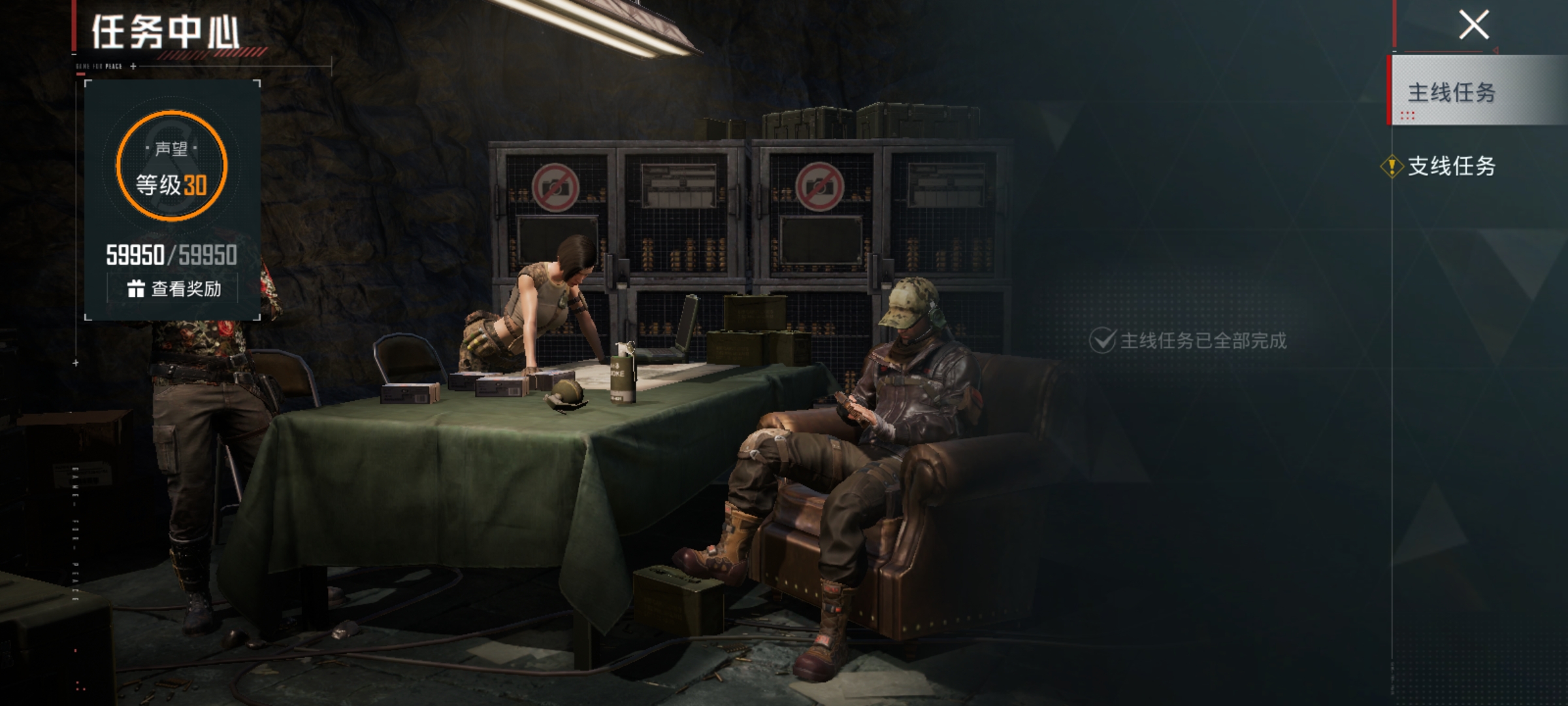
Task: View rewards via 查看奖励 button
Action: 173,288
